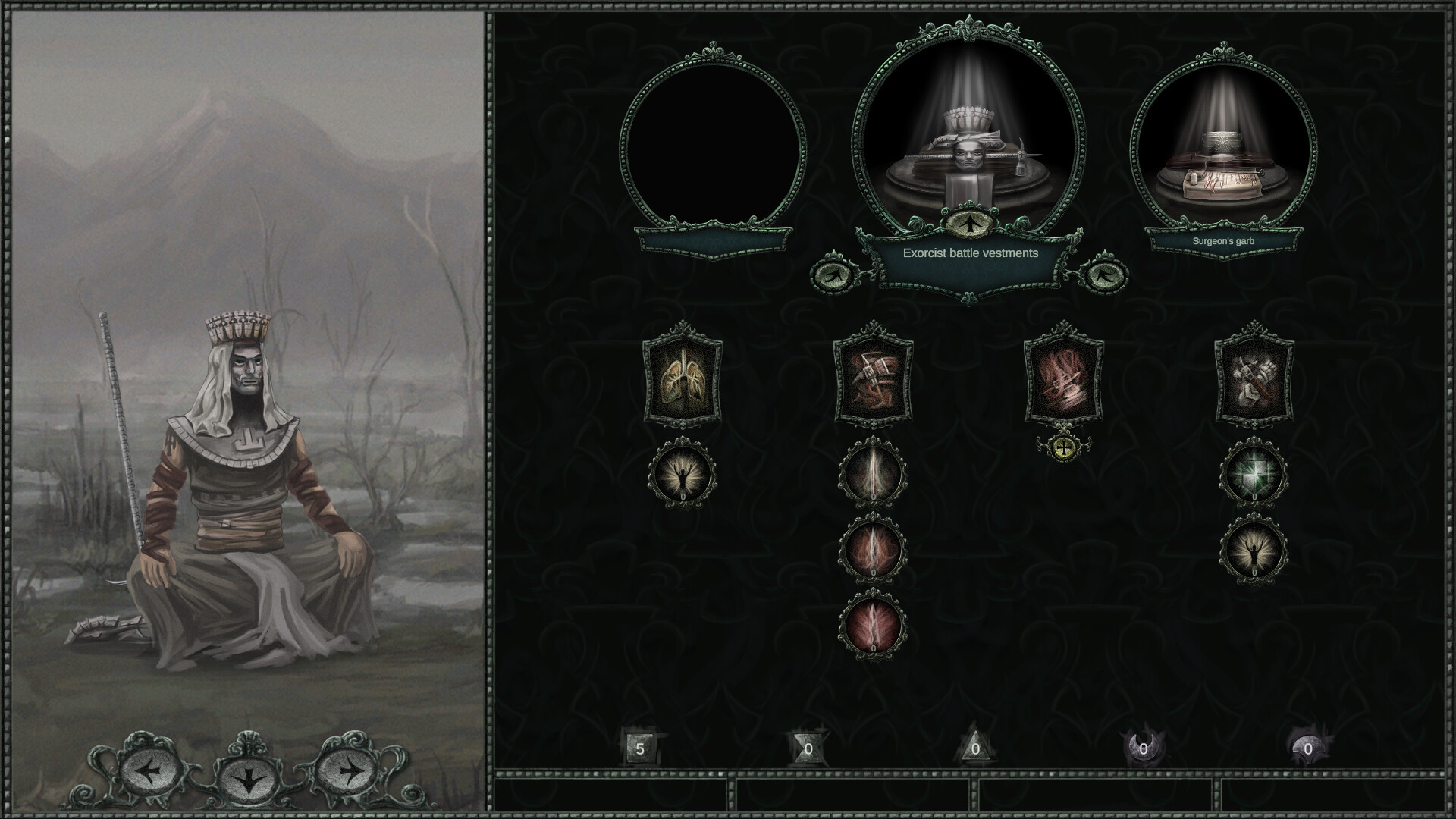Click the golden cross medallion toggle
This screenshot has width=1456, height=819.
(1065, 449)
